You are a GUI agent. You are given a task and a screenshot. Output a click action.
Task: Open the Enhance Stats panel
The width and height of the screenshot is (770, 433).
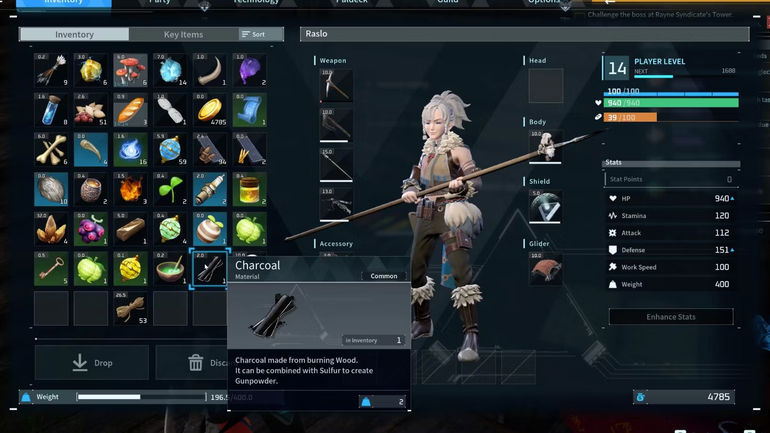pos(670,316)
